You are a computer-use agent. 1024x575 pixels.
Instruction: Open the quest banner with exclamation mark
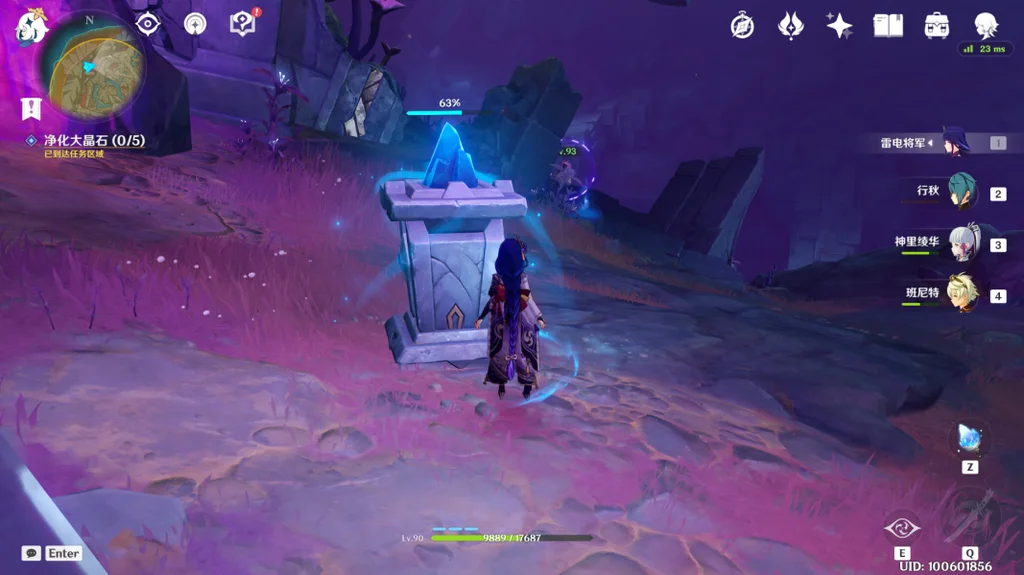point(31,108)
